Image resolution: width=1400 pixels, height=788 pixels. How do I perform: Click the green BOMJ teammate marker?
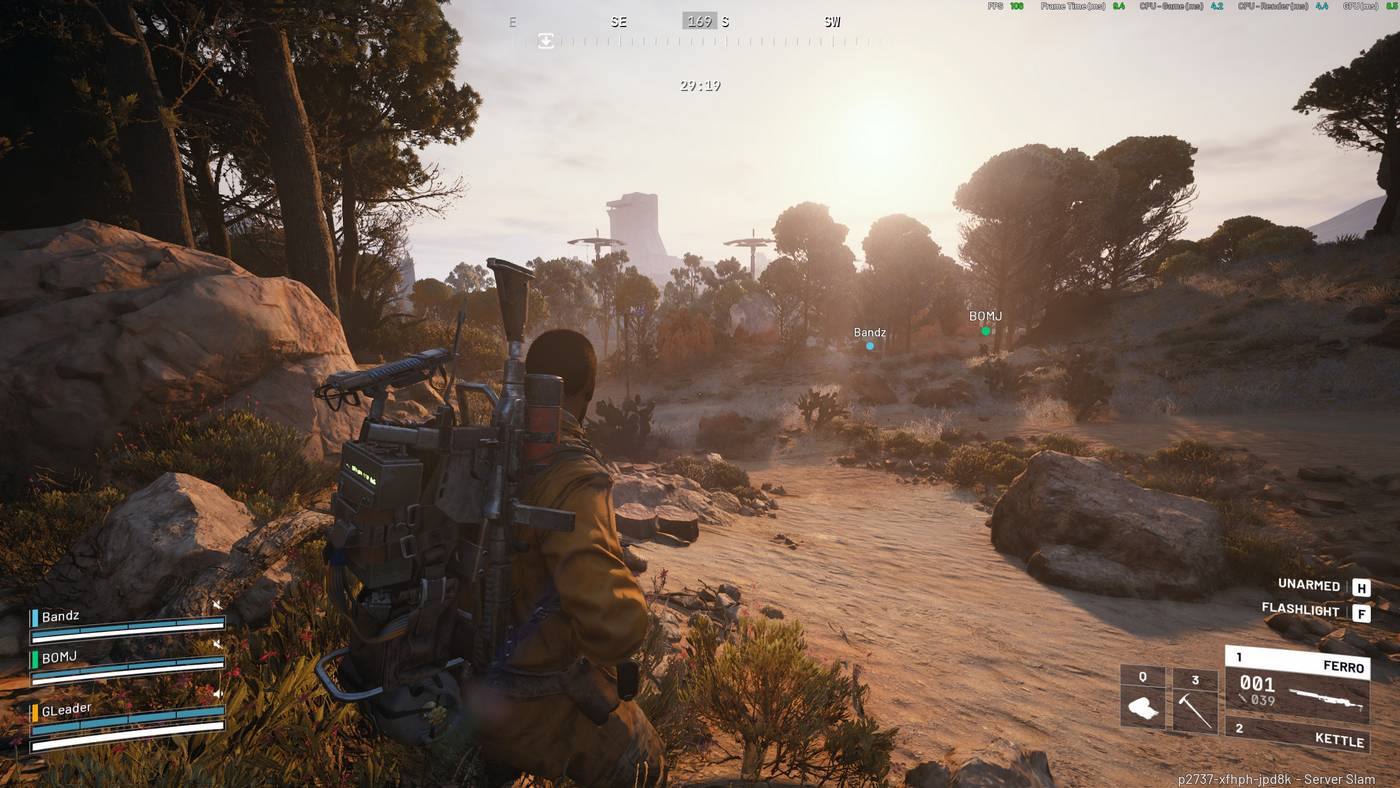985,330
